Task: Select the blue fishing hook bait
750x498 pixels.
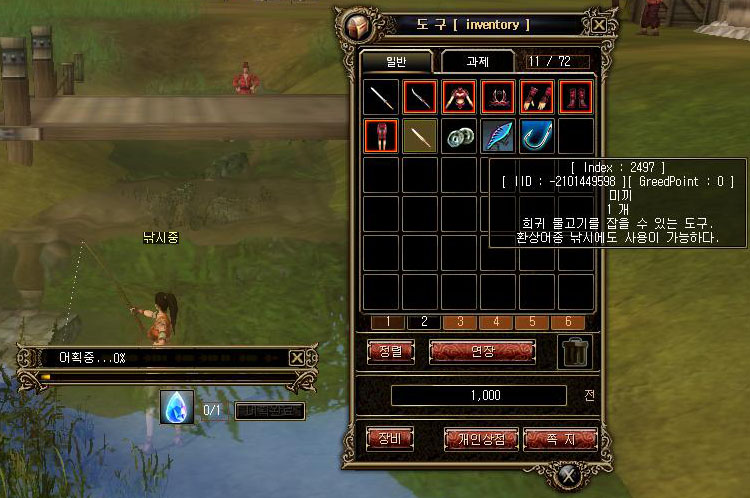Action: (537, 136)
